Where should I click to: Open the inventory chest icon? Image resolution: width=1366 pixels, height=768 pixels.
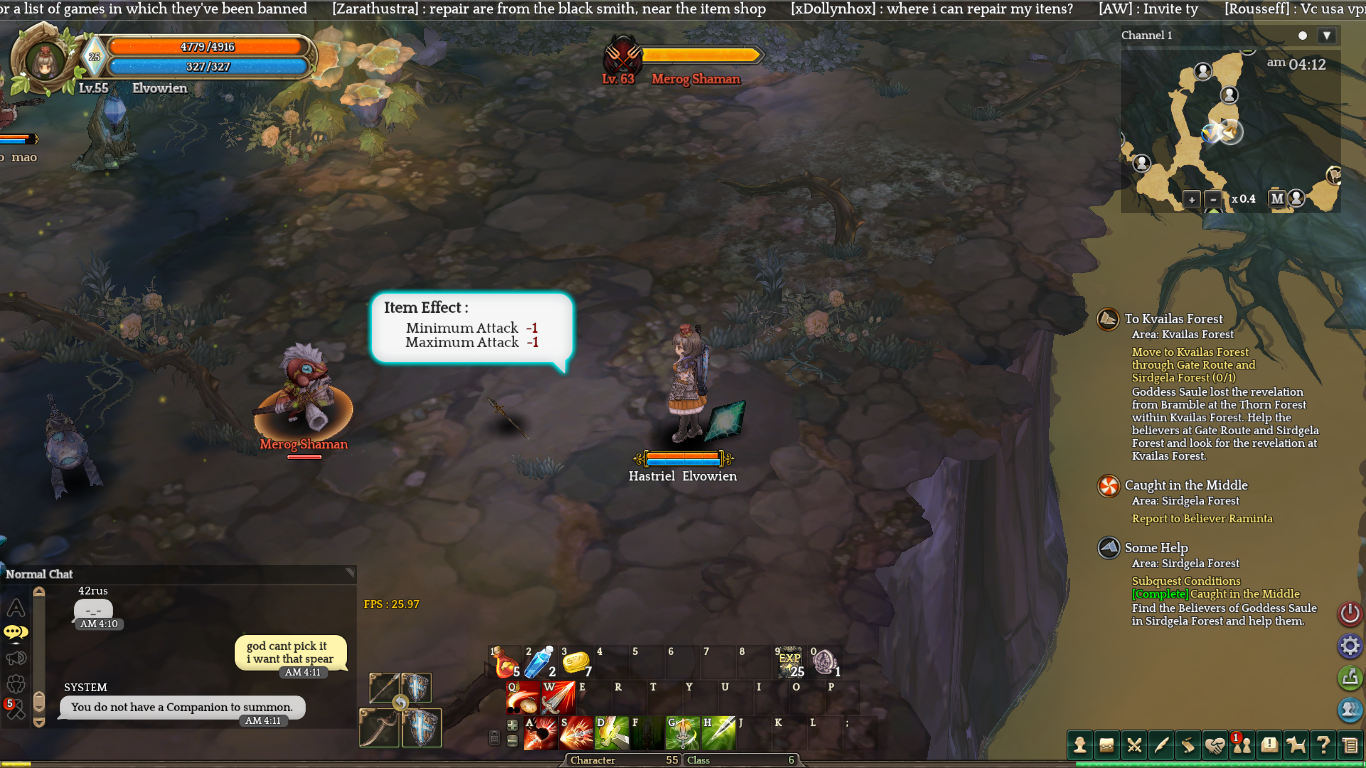(1107, 744)
